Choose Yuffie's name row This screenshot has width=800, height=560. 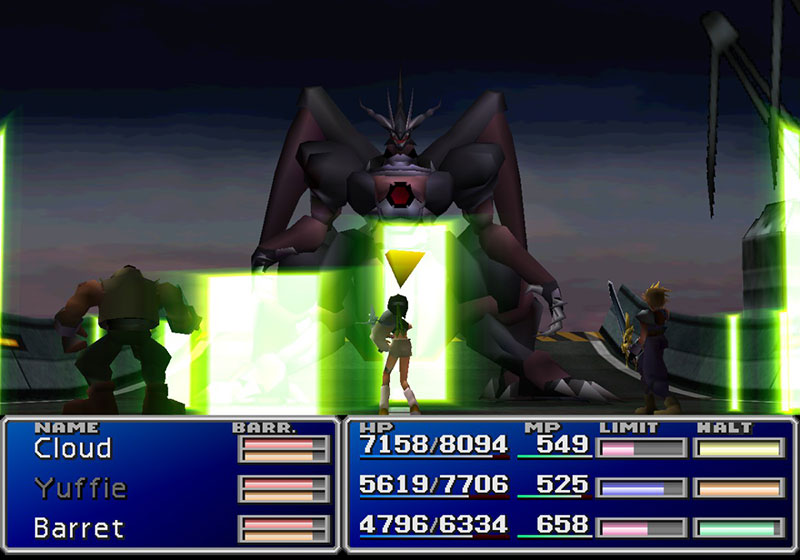click(x=80, y=488)
